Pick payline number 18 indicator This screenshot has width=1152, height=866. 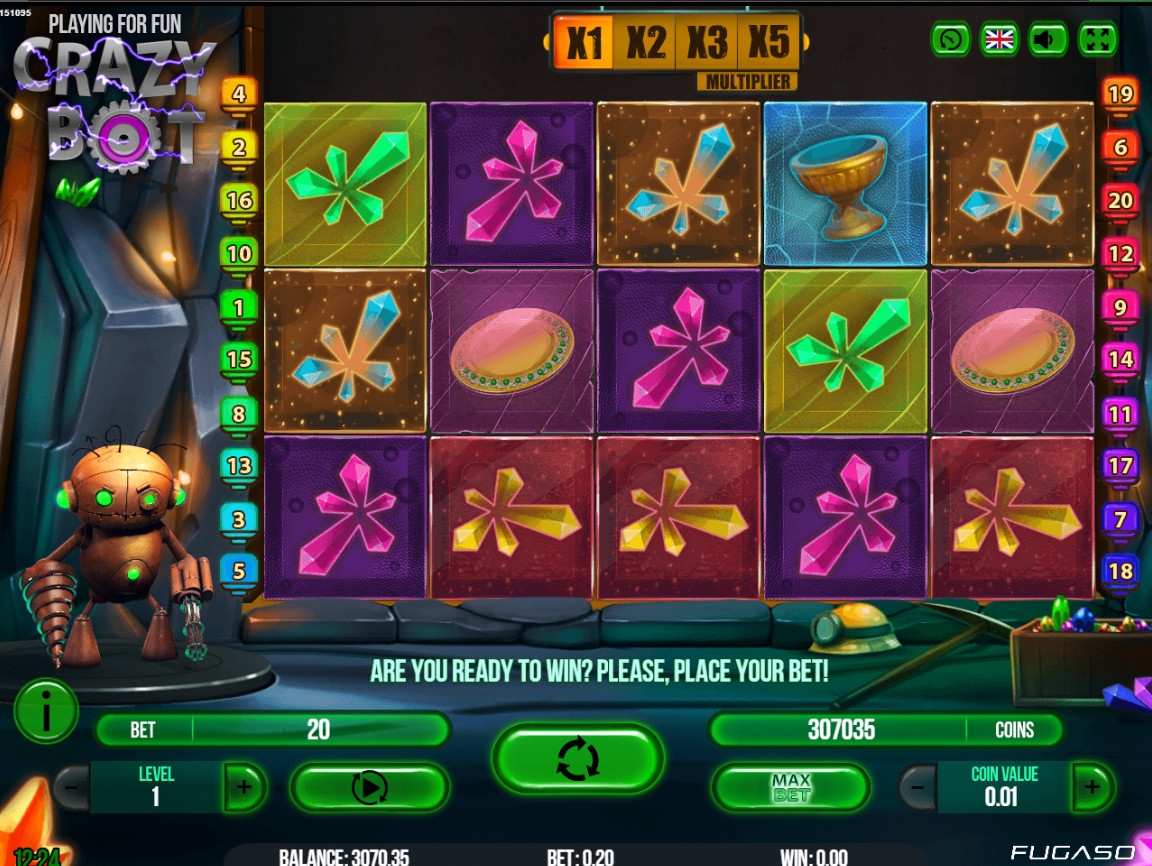point(1120,571)
